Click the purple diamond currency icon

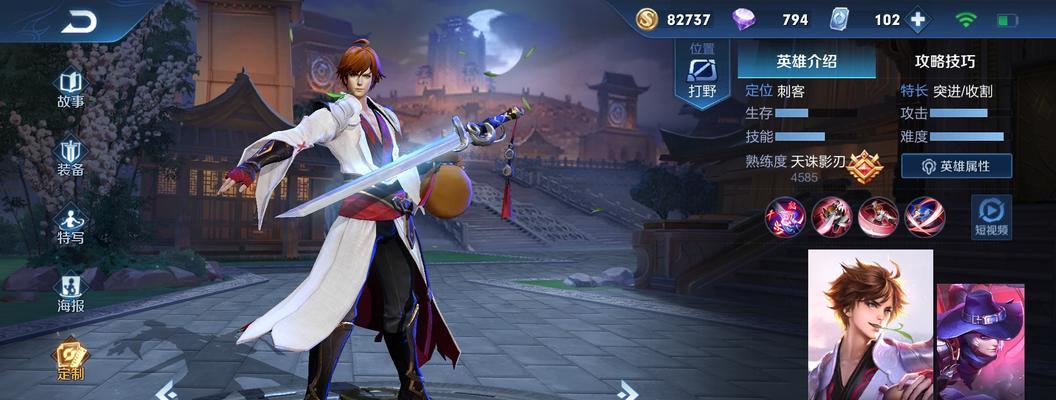[744, 20]
